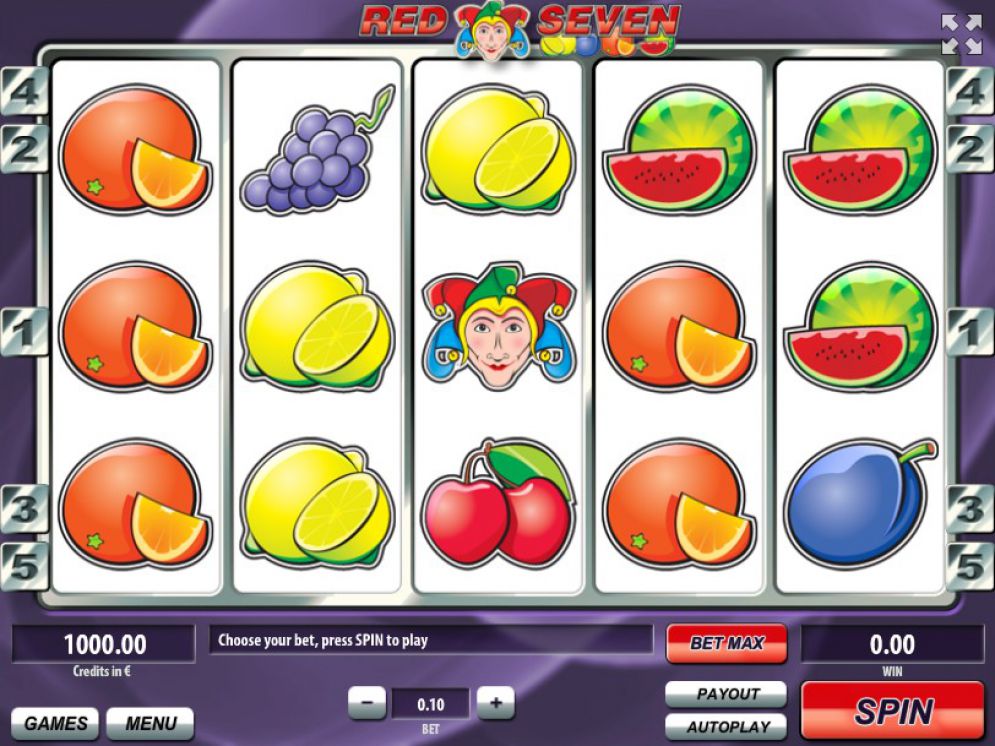
Task: Decrease the bet with the minus button
Action: [367, 703]
